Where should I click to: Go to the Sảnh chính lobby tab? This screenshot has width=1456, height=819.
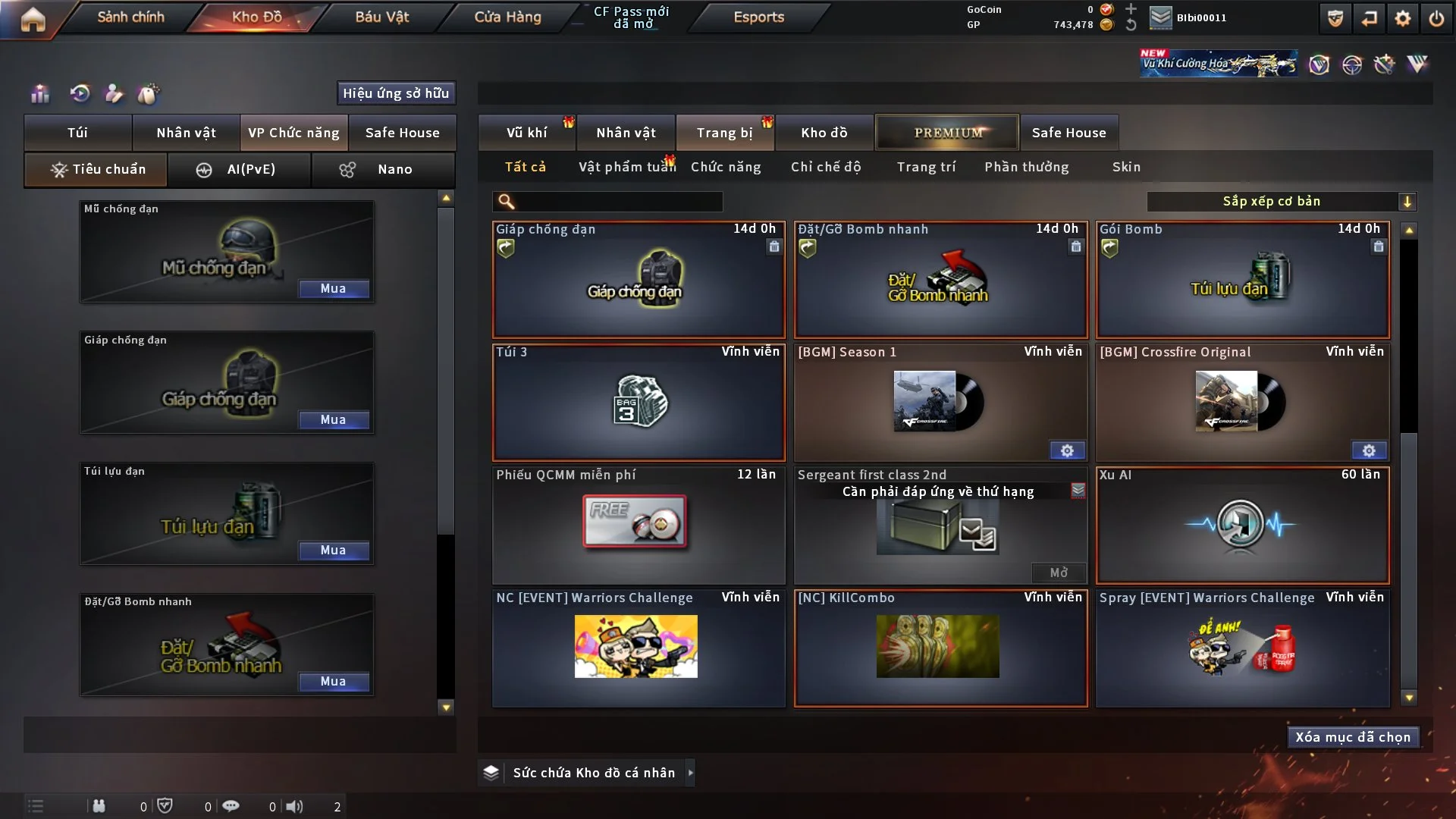tap(130, 17)
